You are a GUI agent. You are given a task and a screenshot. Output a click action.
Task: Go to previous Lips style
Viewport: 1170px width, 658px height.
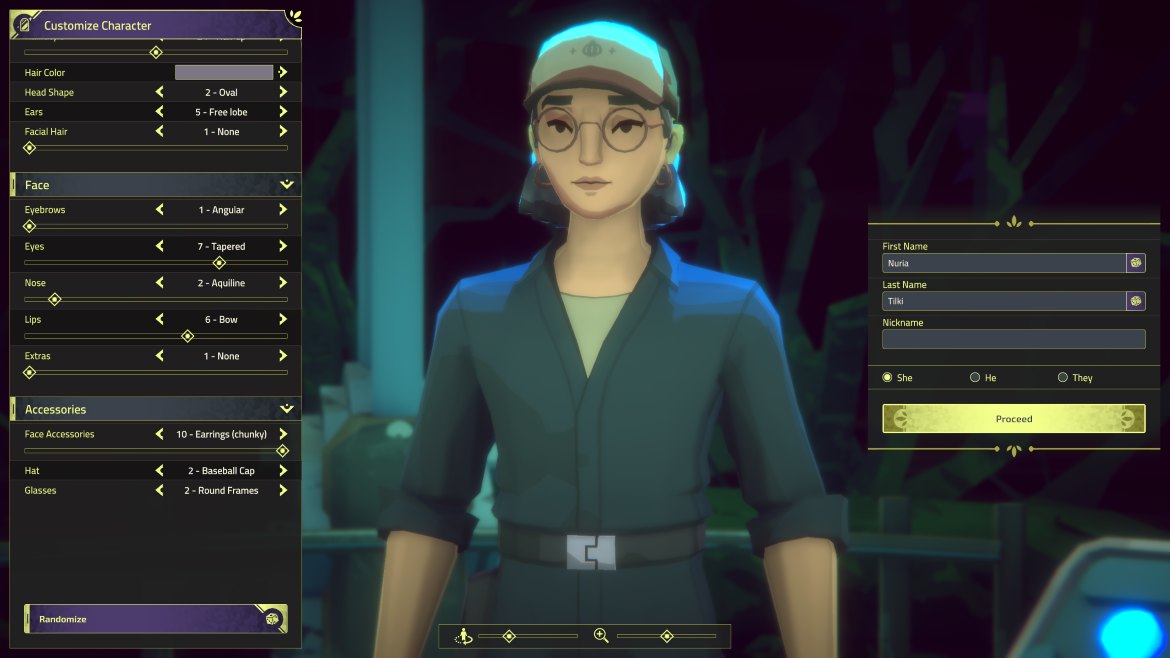pyautogui.click(x=160, y=320)
